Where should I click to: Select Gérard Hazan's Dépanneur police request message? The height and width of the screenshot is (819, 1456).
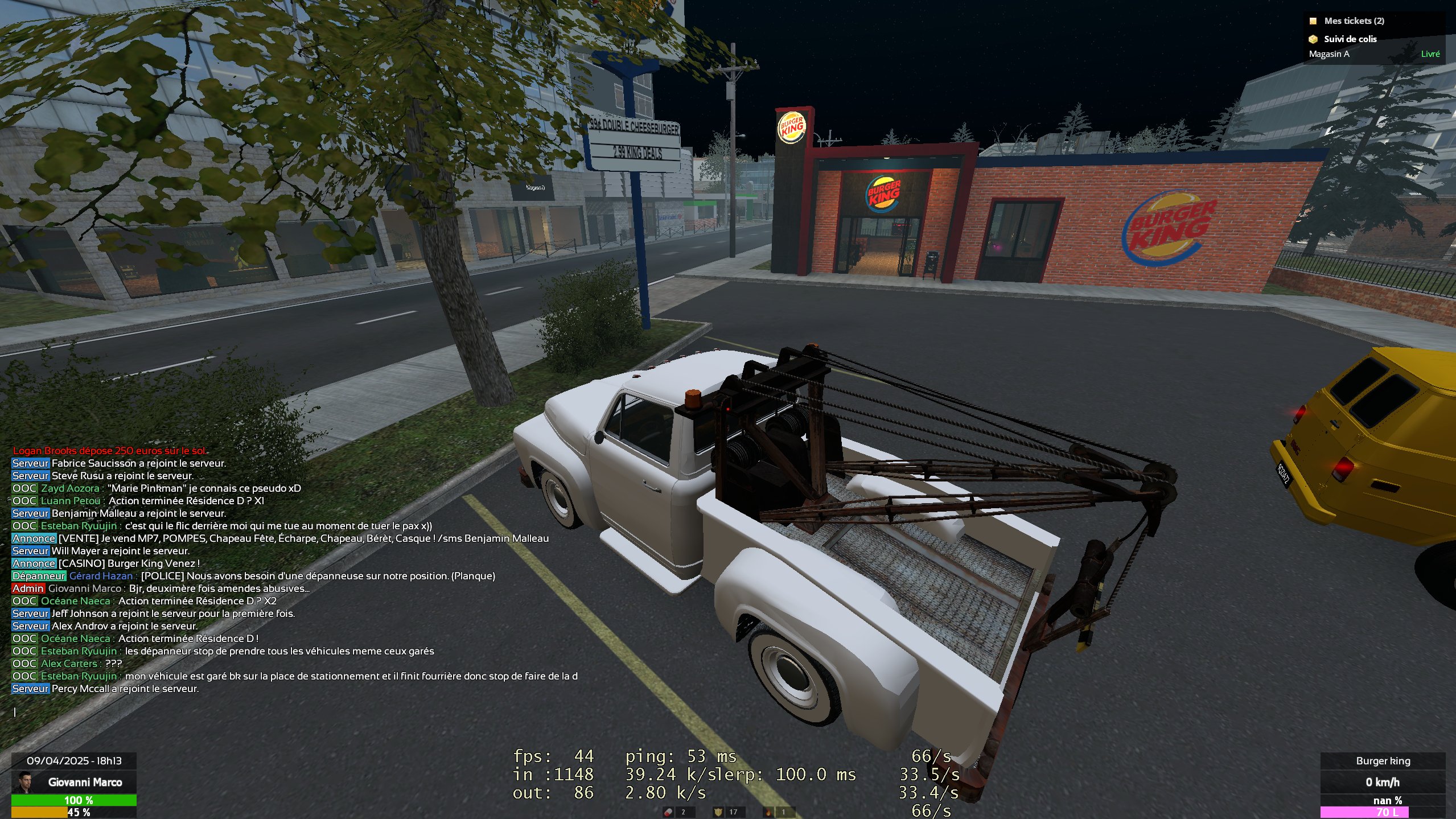(318, 576)
